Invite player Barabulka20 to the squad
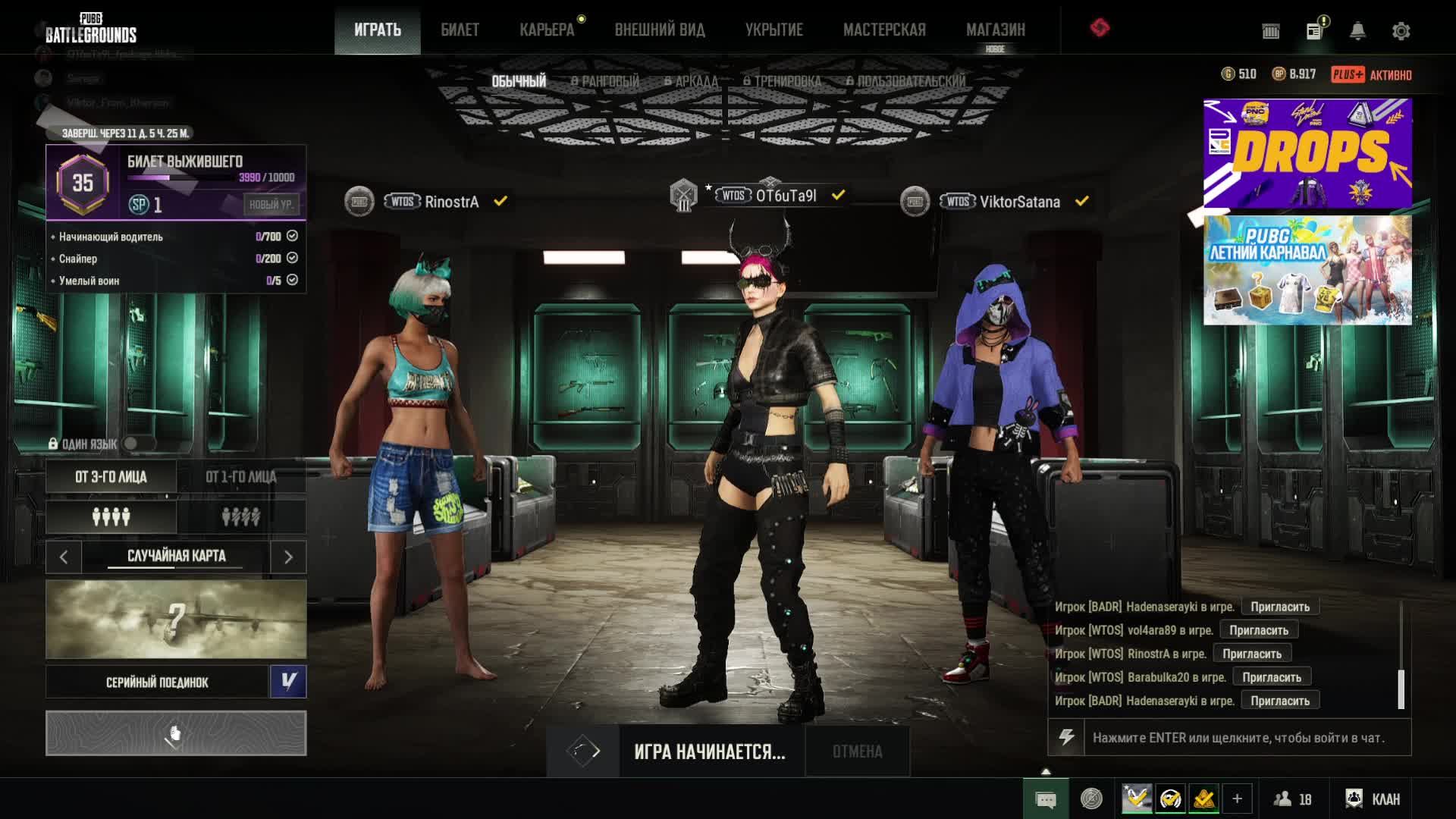Viewport: 1456px width, 819px height. click(x=1271, y=677)
